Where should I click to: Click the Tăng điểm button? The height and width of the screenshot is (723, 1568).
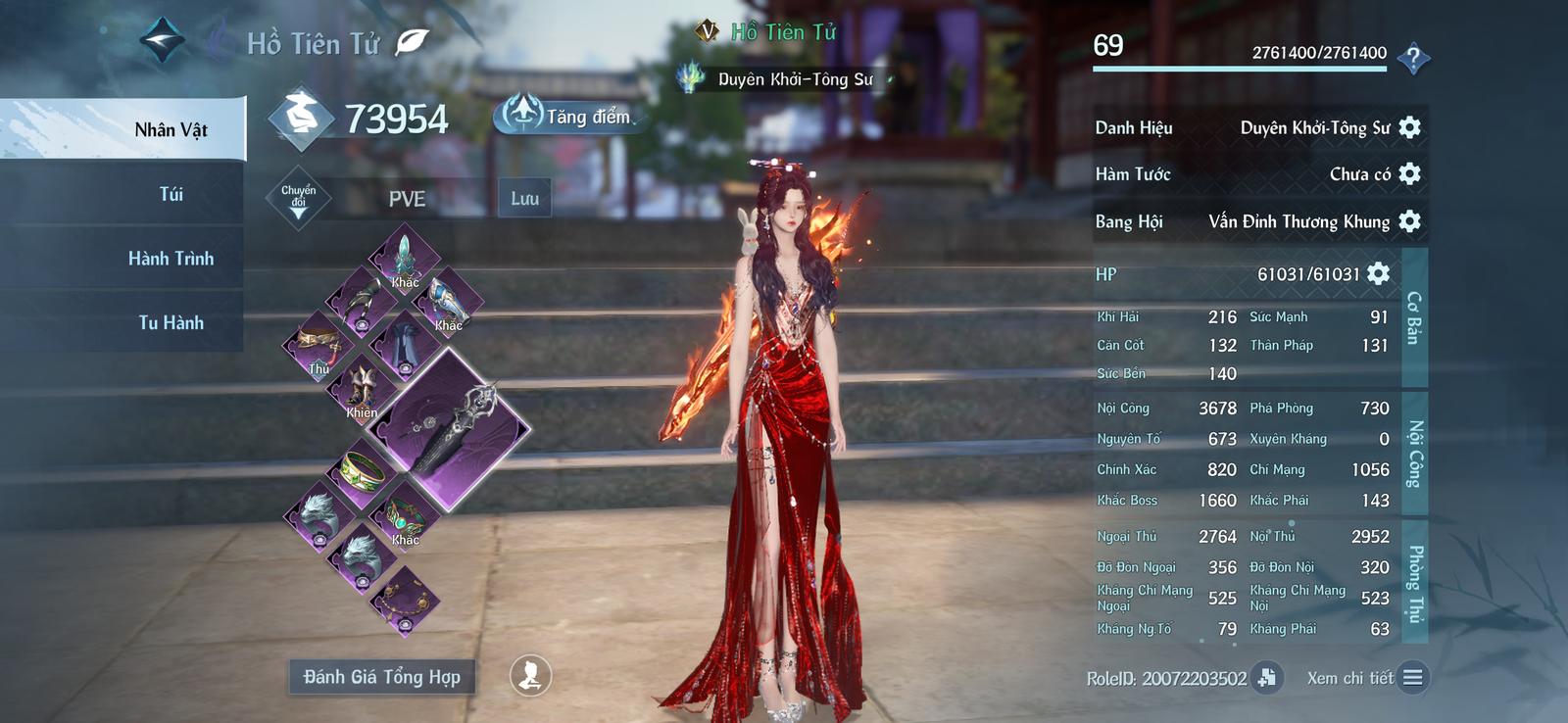pos(569,117)
